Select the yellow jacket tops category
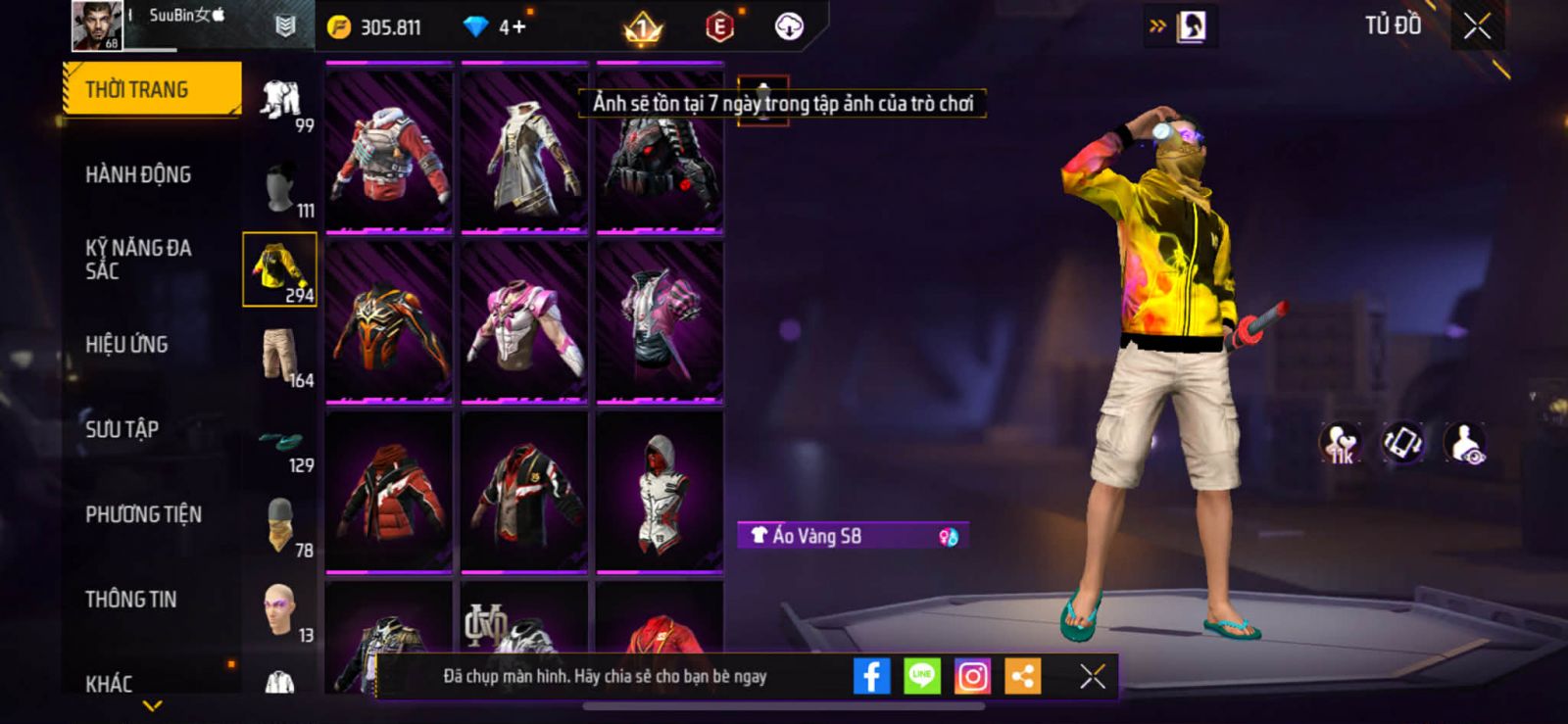Image resolution: width=1568 pixels, height=724 pixels. coord(279,269)
